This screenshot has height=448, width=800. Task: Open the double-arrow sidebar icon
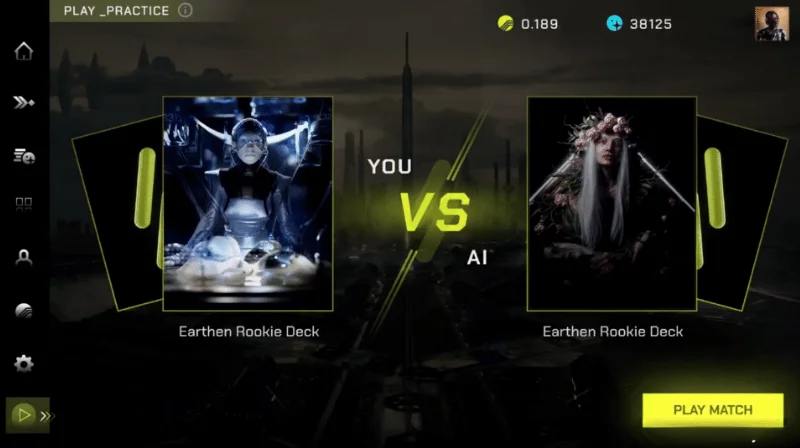coord(24,102)
